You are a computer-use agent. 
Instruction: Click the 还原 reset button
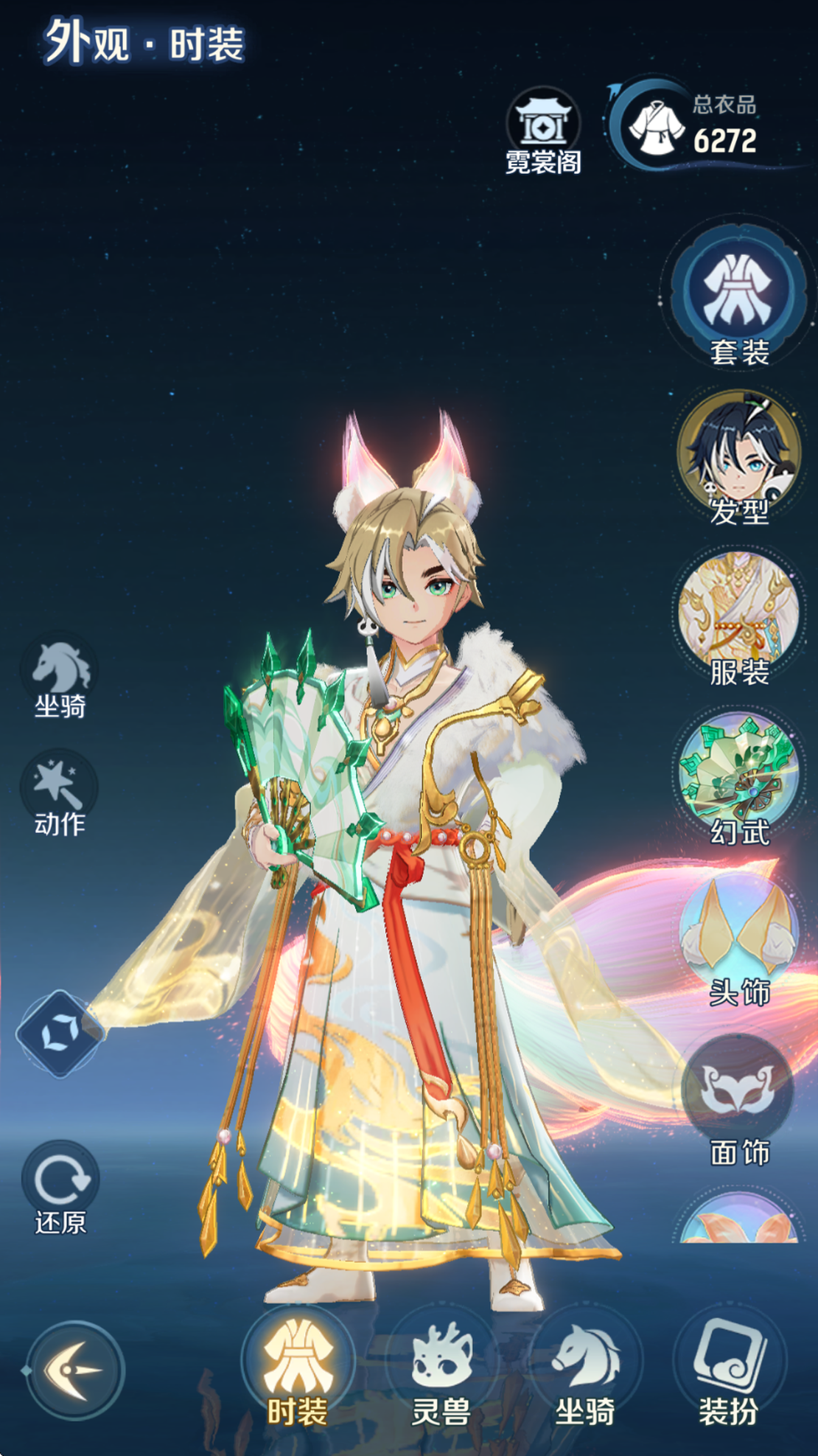point(60,1188)
